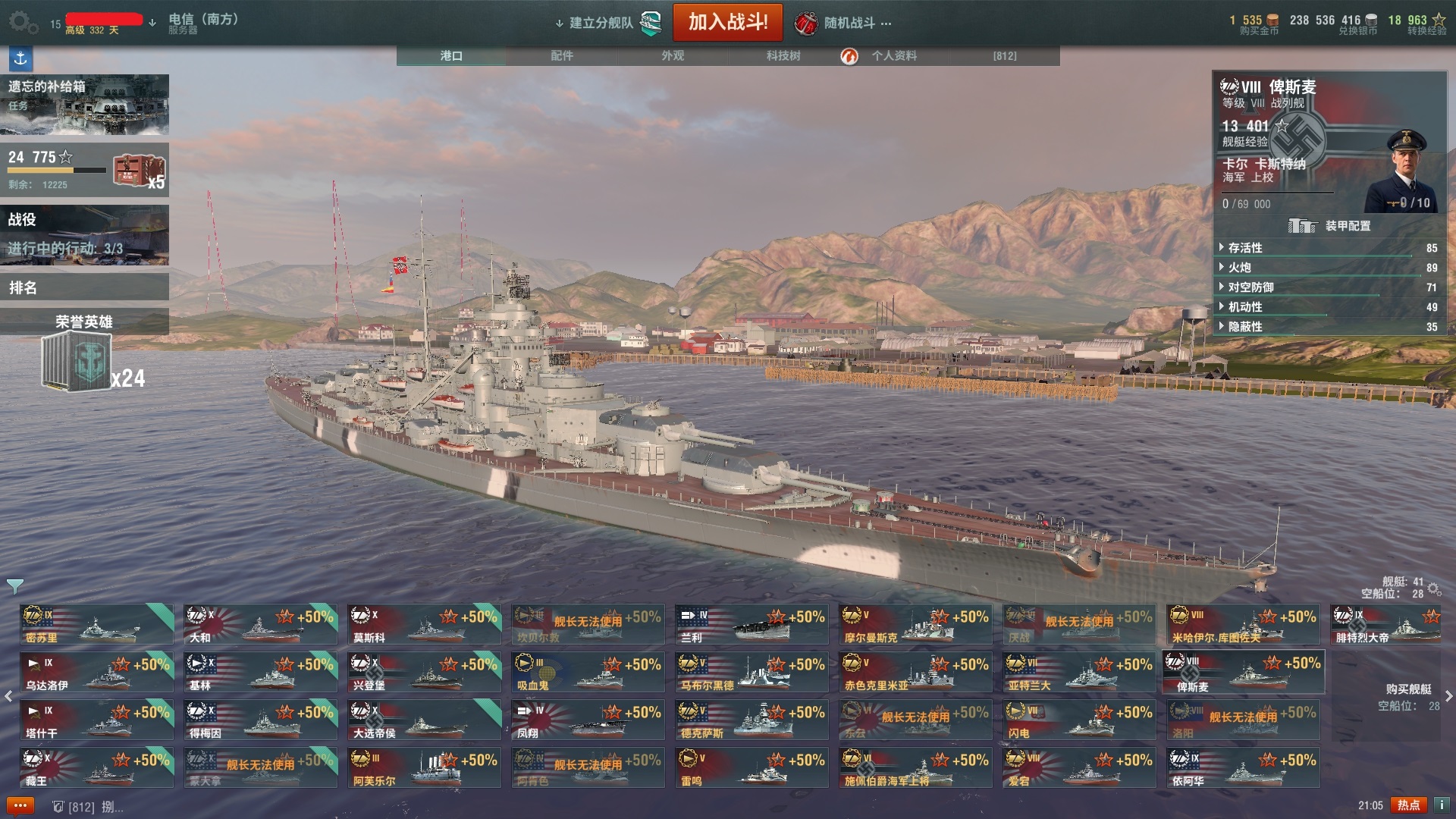
Task: Open the ship carousel filter funnel
Action: click(x=15, y=585)
